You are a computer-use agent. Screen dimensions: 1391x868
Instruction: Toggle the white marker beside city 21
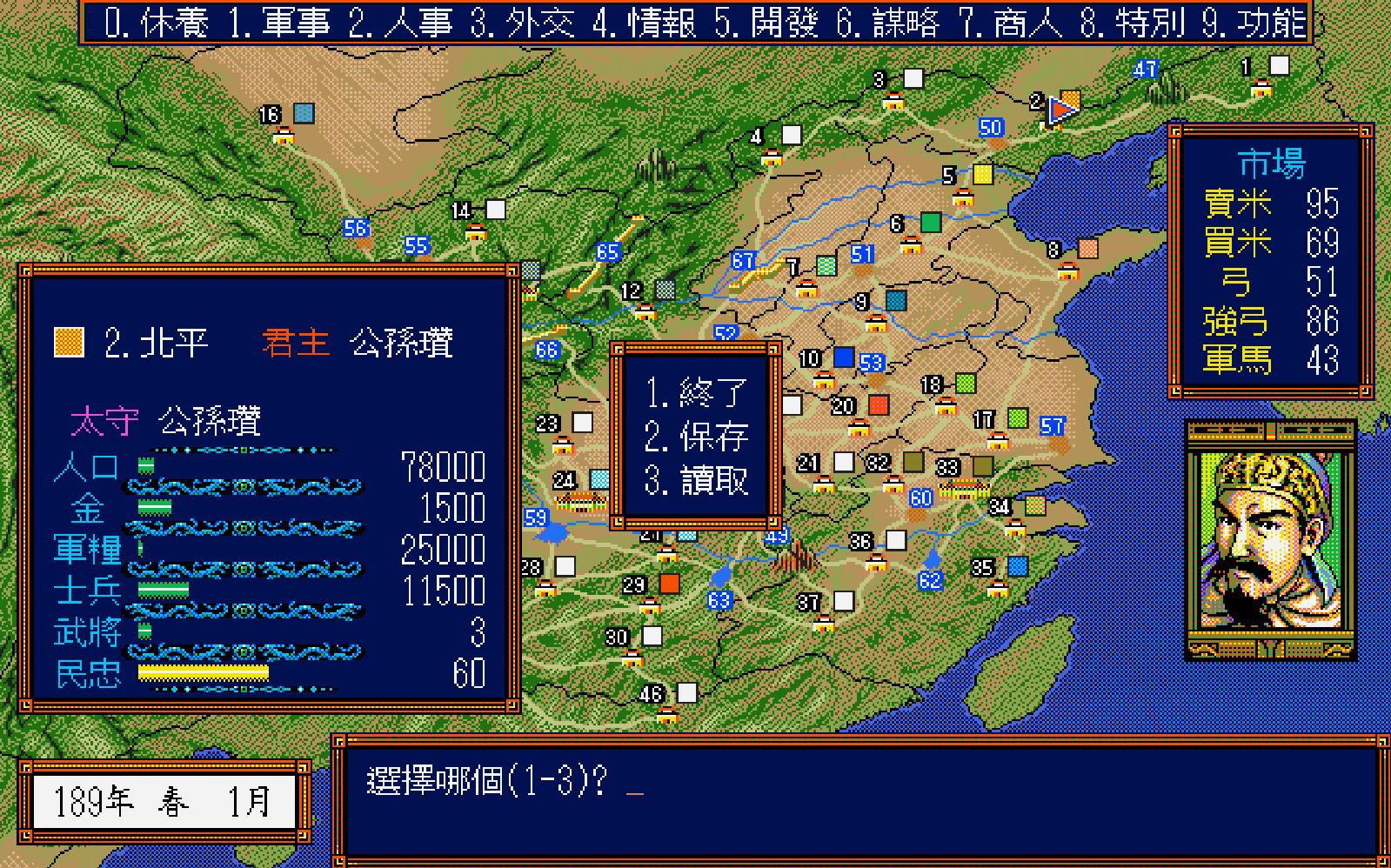coord(843,461)
